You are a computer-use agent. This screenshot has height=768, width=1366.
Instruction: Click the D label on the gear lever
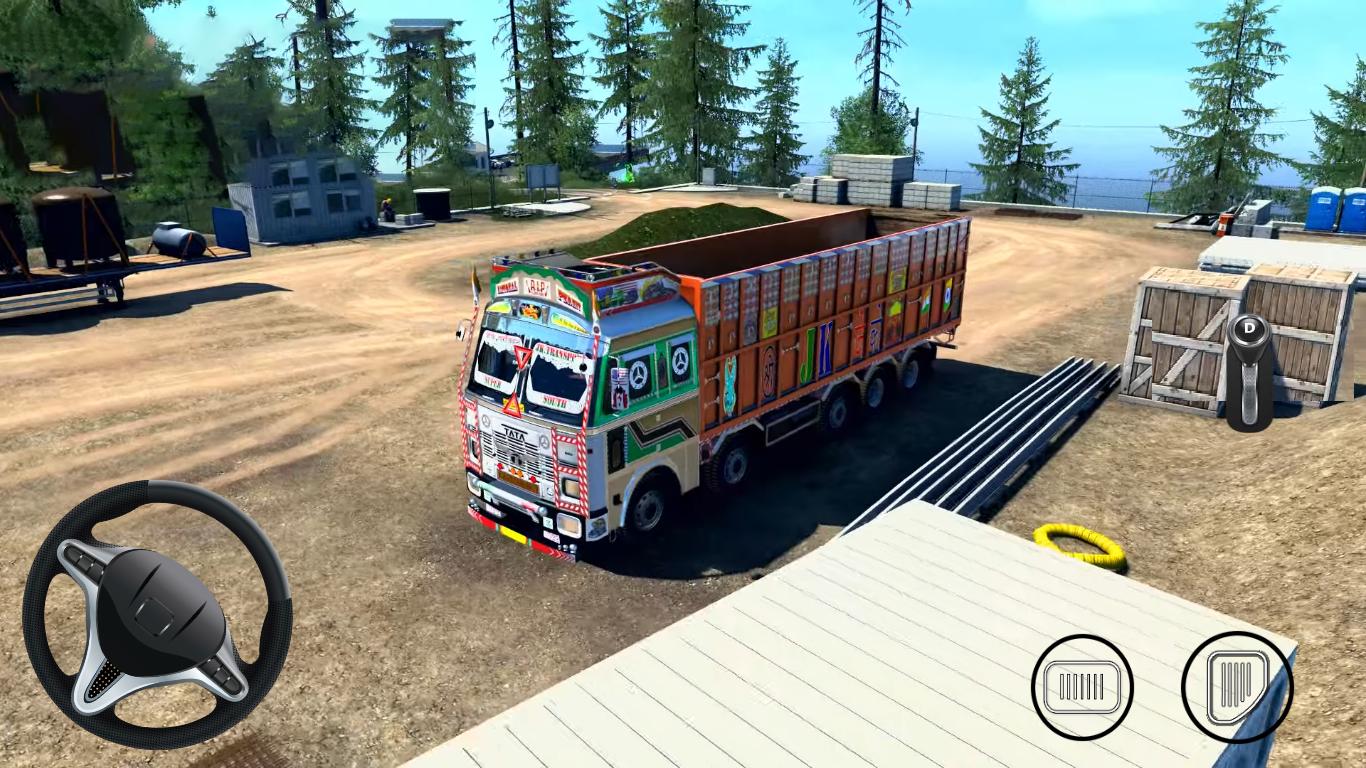click(1251, 330)
